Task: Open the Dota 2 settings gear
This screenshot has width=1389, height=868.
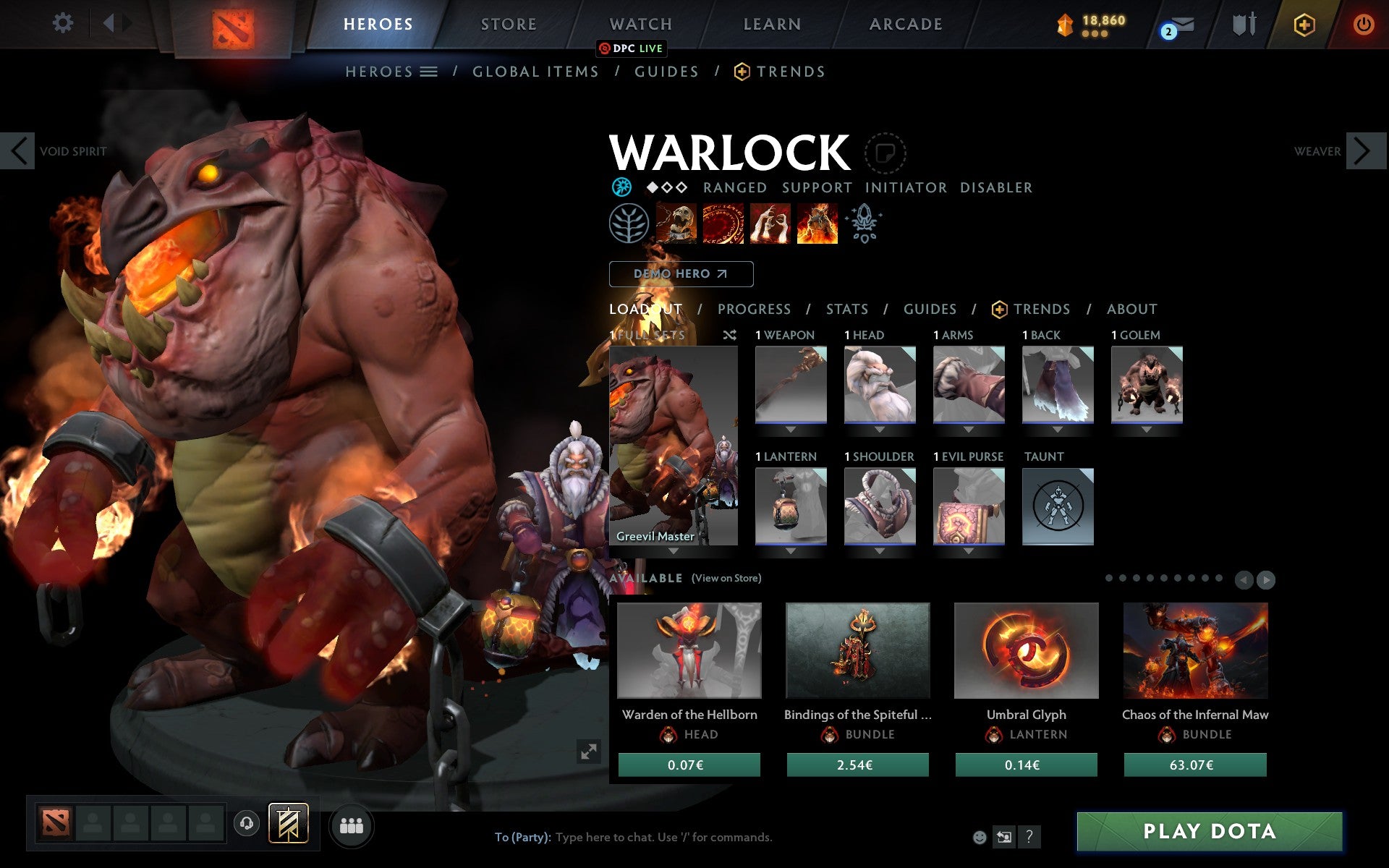Action: pyautogui.click(x=64, y=23)
